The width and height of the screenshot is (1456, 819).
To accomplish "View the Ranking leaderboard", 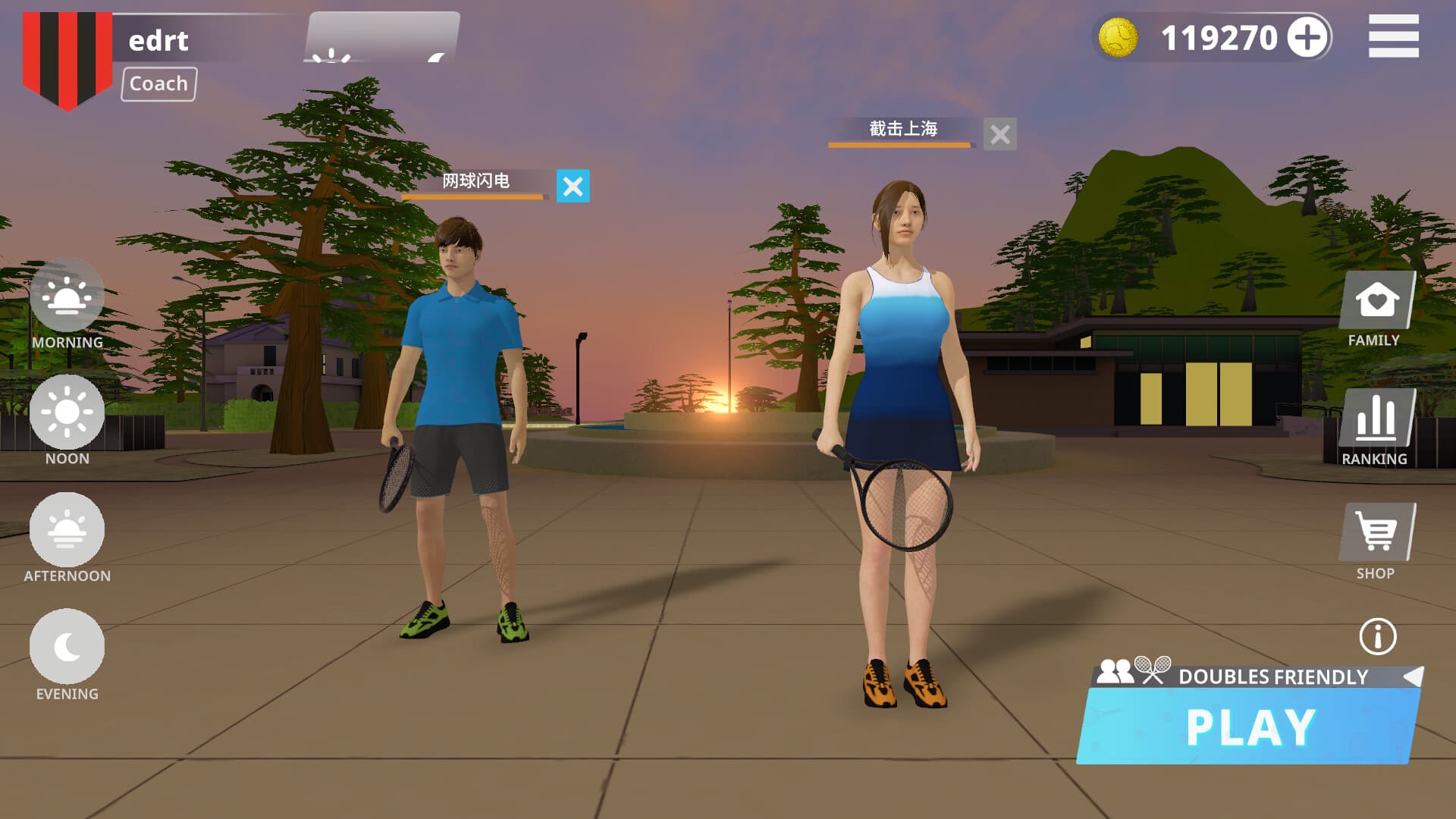I will (1376, 419).
